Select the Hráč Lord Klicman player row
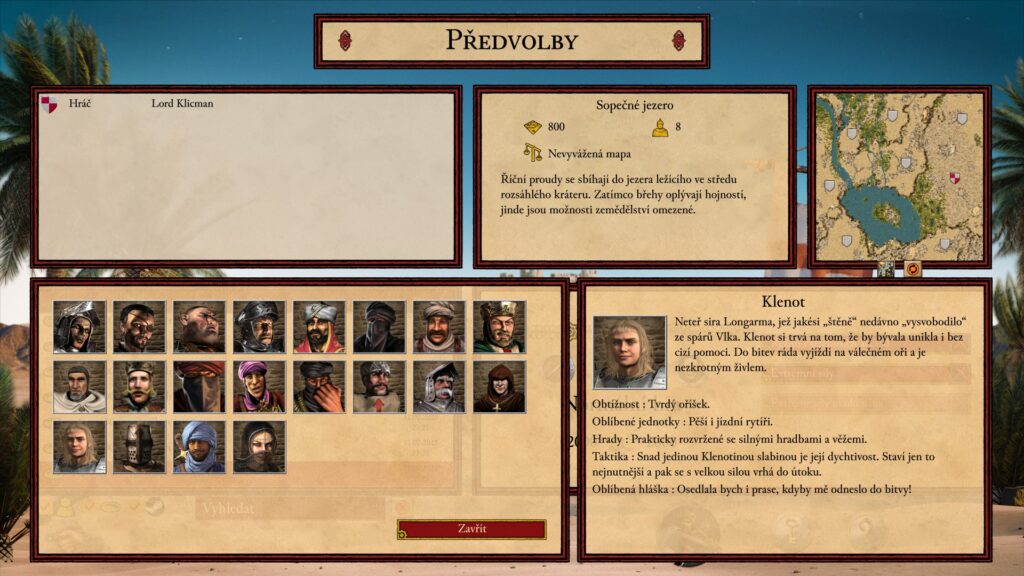Viewport: 1024px width, 576px height. pyautogui.click(x=140, y=103)
